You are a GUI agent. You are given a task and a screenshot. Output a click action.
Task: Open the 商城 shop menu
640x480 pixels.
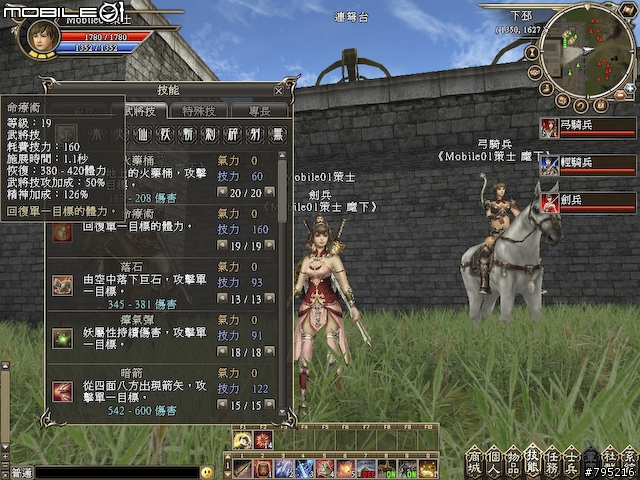(x=472, y=462)
